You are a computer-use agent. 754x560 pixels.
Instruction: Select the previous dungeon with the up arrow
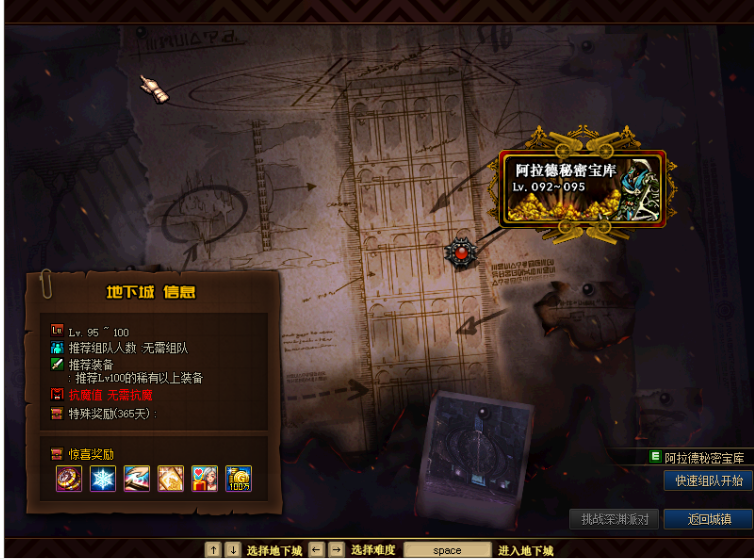[x=213, y=550]
